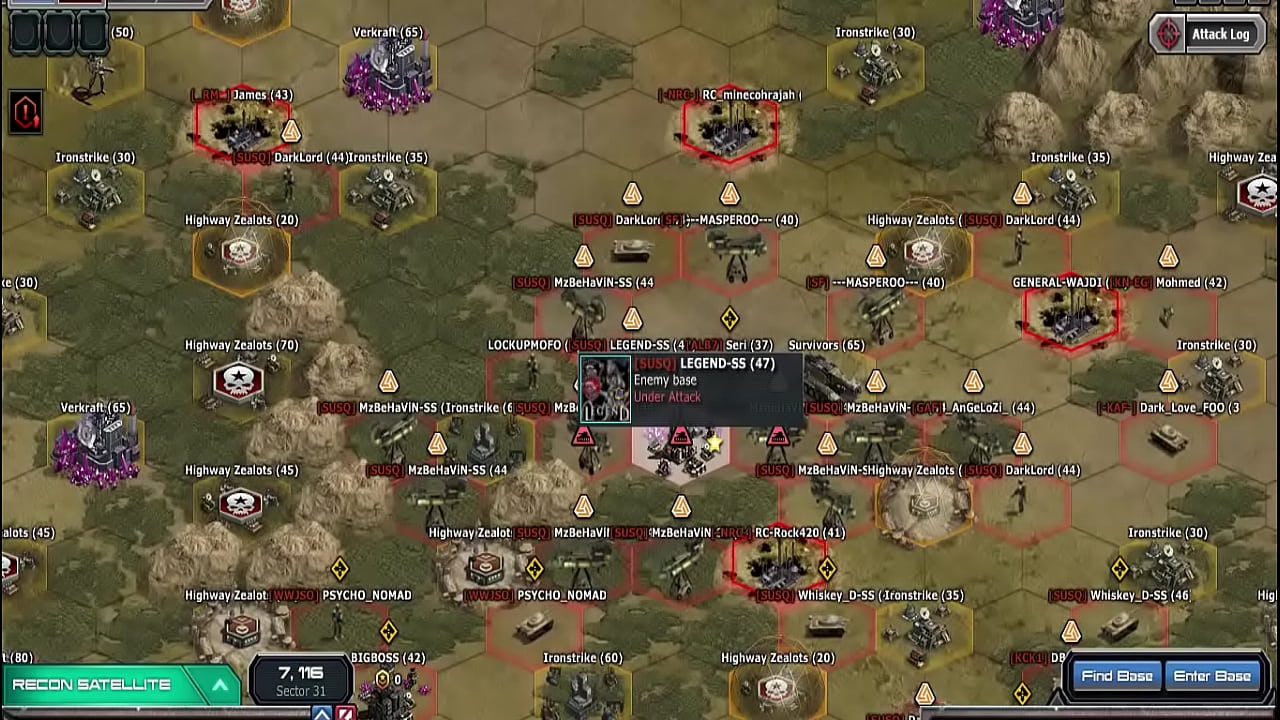The width and height of the screenshot is (1280, 720).
Task: Pick the Highway Zealots (70) base
Action: [239, 381]
